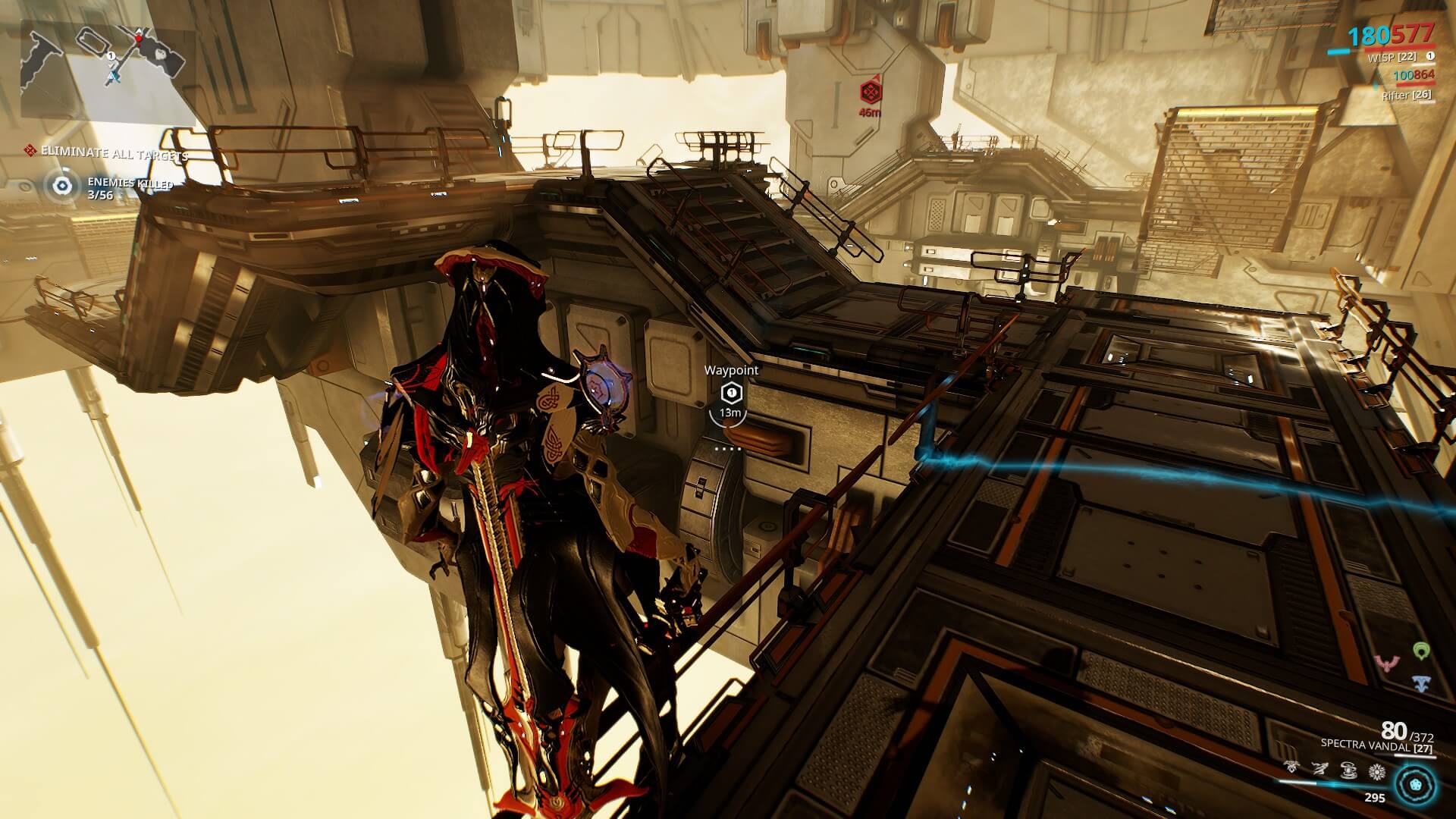Select the Waypoint marker at 13m
This screenshot has width=1456, height=819.
coord(731,394)
